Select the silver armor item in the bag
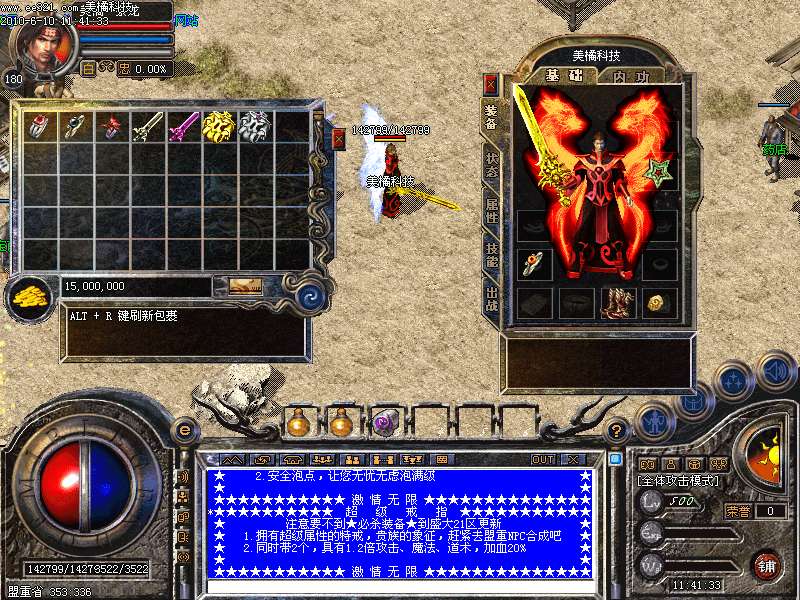 pos(254,126)
